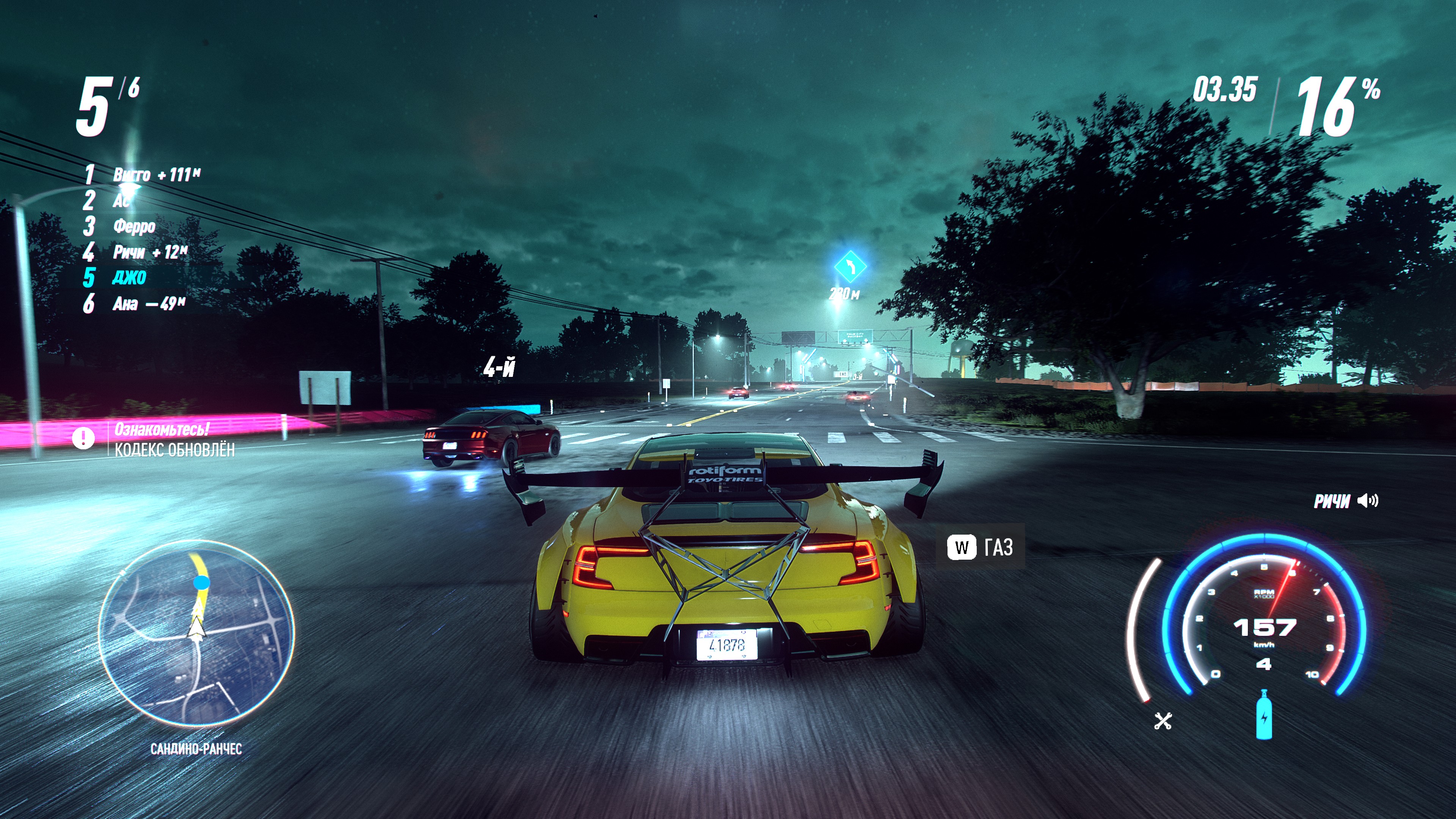Click the crossed wrenches repair icon
This screenshot has height=819, width=1456.
(1163, 721)
